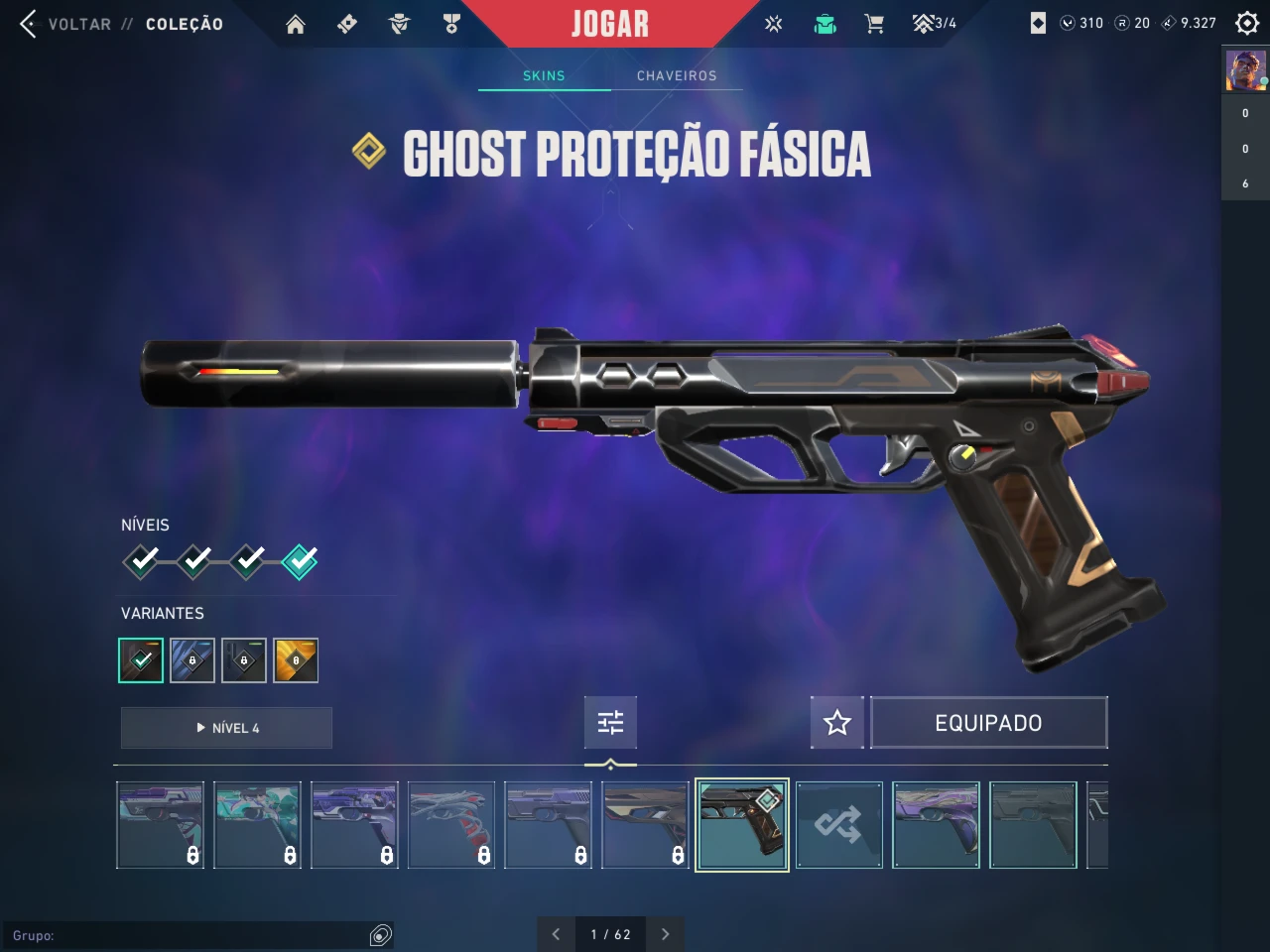
Task: Mark skin as favorite with star
Action: click(x=837, y=722)
